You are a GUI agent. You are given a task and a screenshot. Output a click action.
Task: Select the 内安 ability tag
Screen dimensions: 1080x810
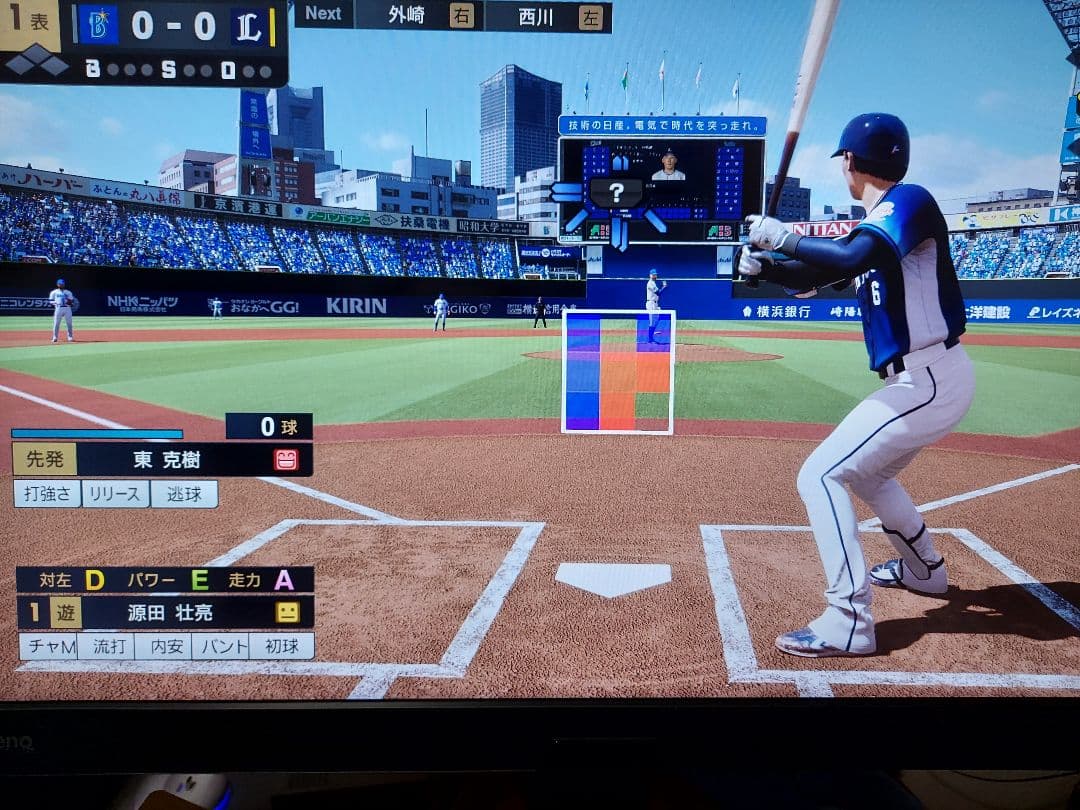pyautogui.click(x=162, y=646)
